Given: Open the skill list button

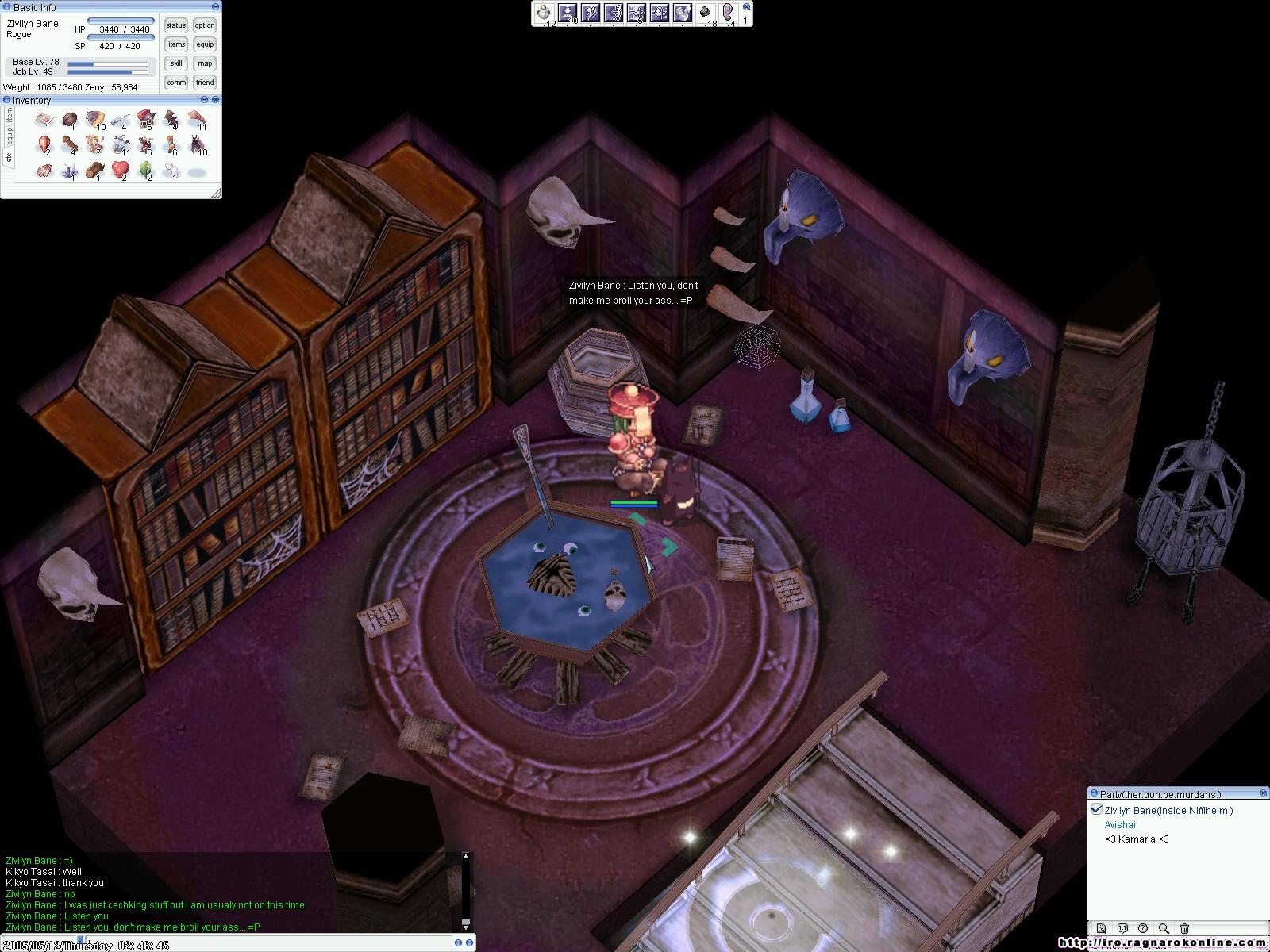Looking at the screenshot, I should (176, 63).
